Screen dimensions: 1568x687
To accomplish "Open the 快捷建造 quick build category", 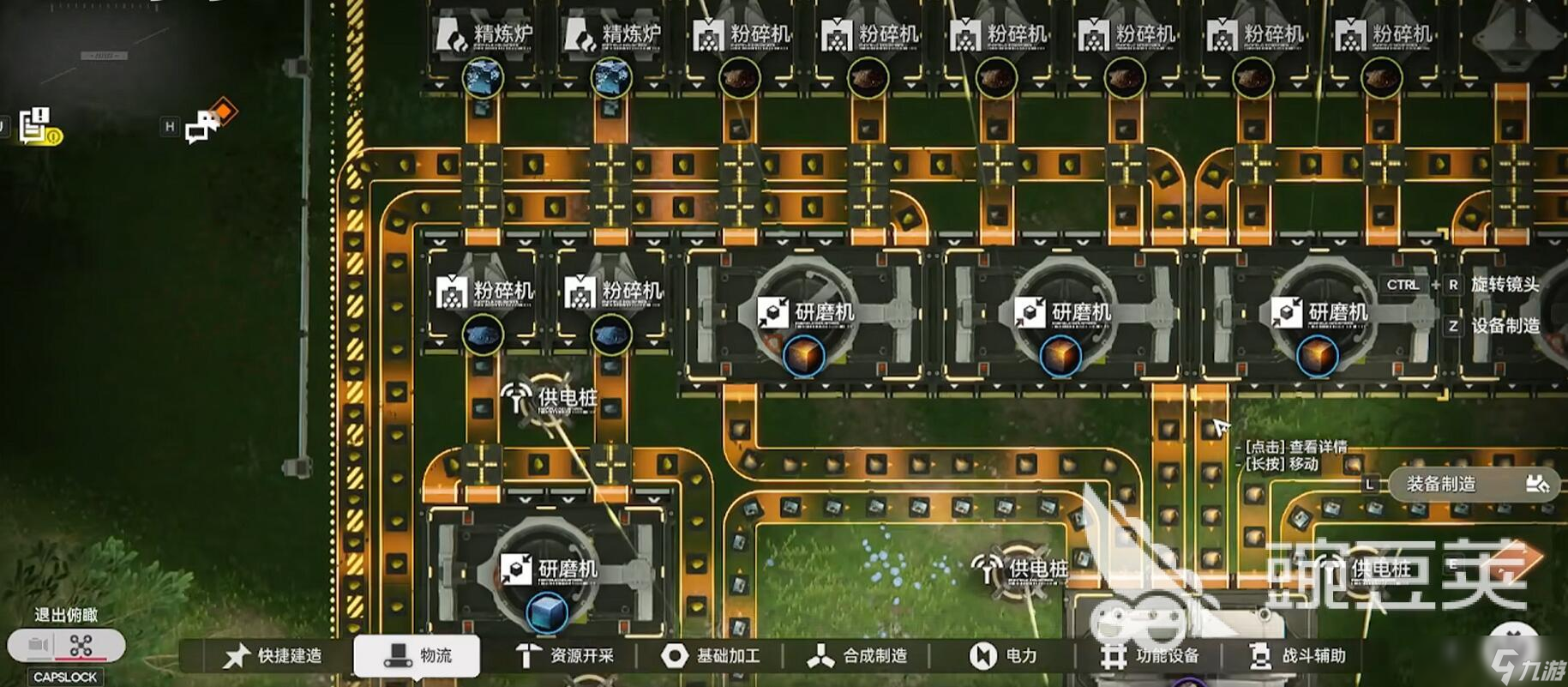I will click(273, 656).
